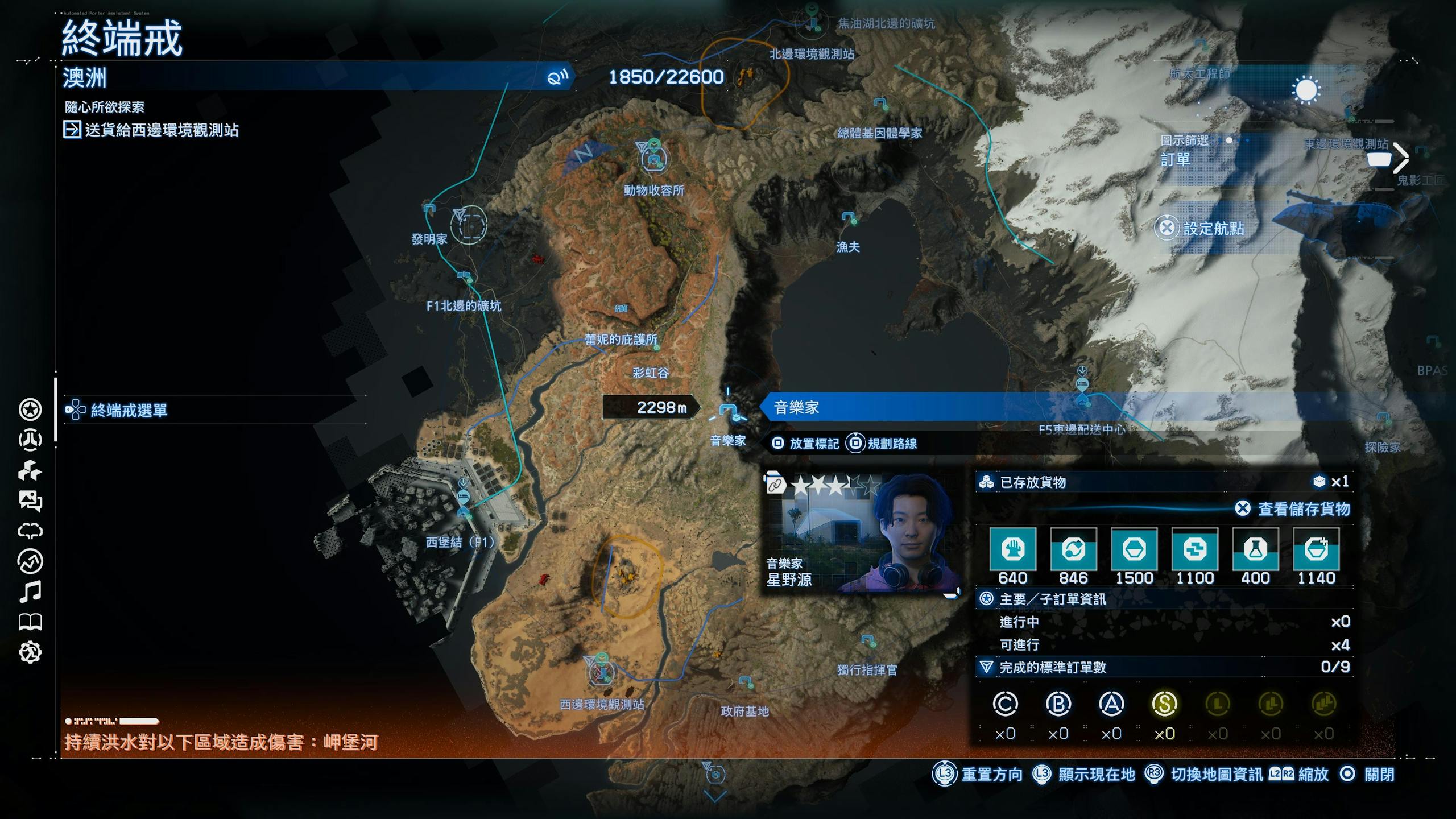Open the music note menu icon
1456x819 pixels.
pyautogui.click(x=30, y=591)
